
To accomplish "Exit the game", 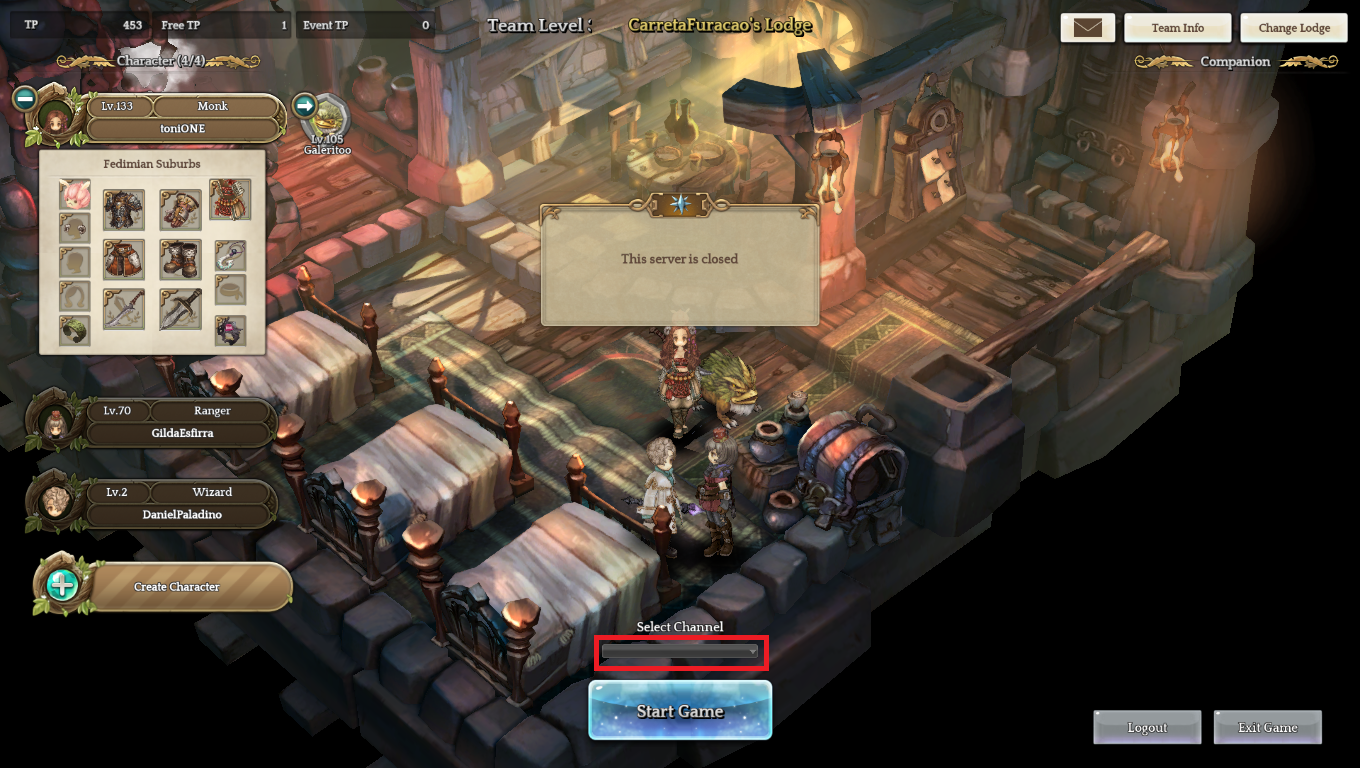I will (1267, 727).
